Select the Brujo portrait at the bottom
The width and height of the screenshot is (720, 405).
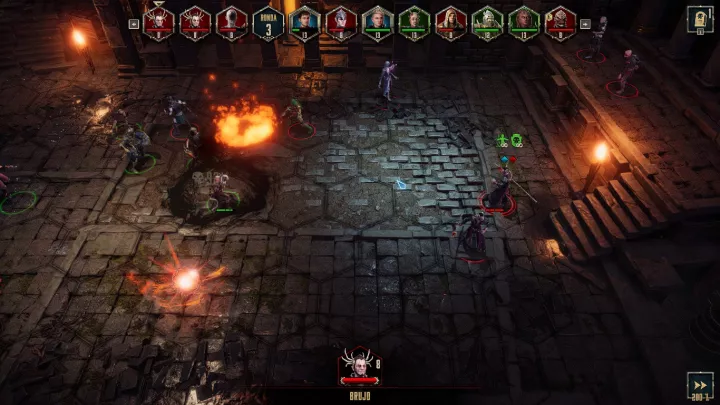(x=359, y=365)
